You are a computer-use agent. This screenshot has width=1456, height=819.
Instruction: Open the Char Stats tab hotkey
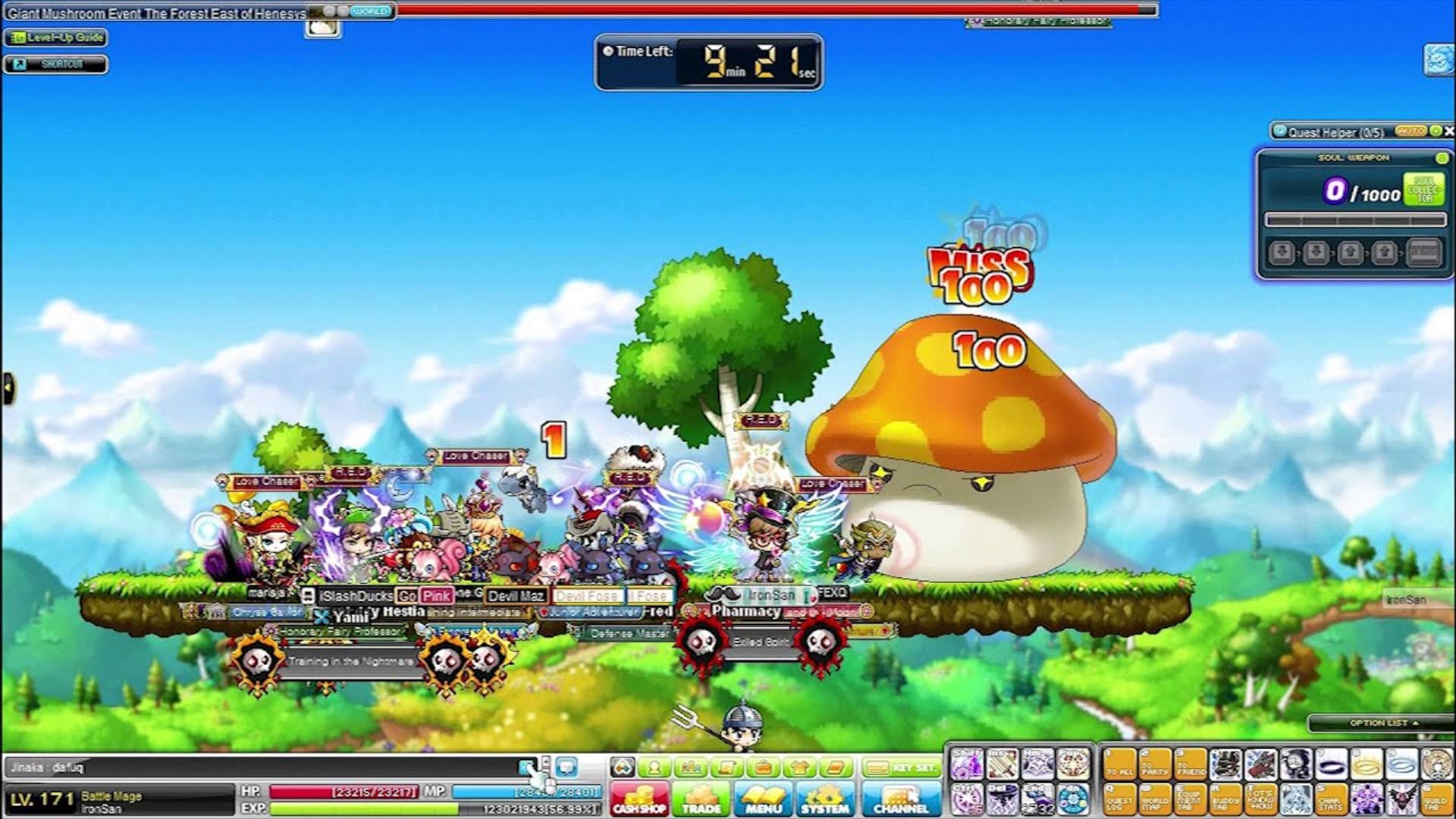(x=1331, y=799)
